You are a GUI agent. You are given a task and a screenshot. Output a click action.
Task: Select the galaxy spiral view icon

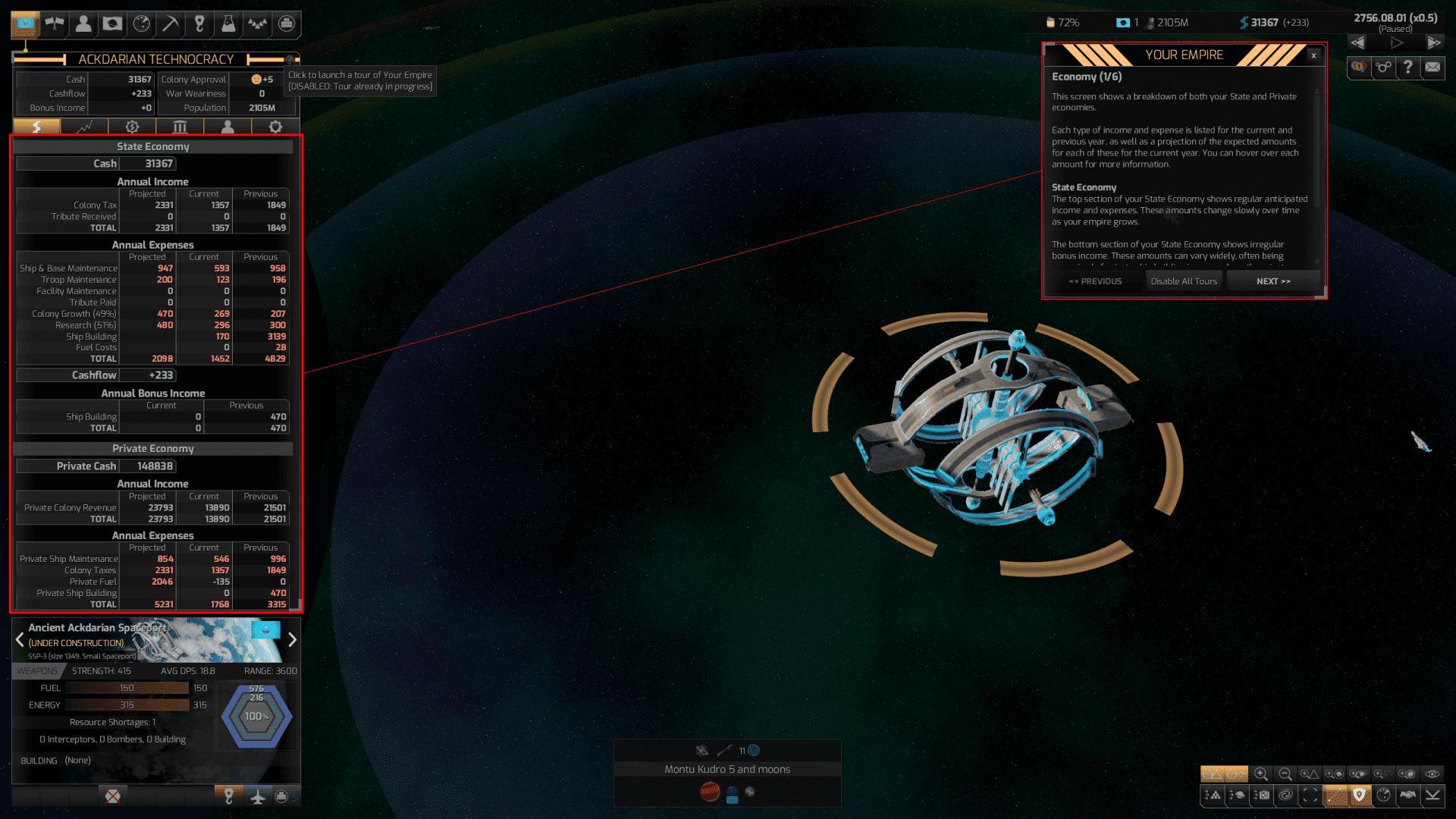[1286, 794]
